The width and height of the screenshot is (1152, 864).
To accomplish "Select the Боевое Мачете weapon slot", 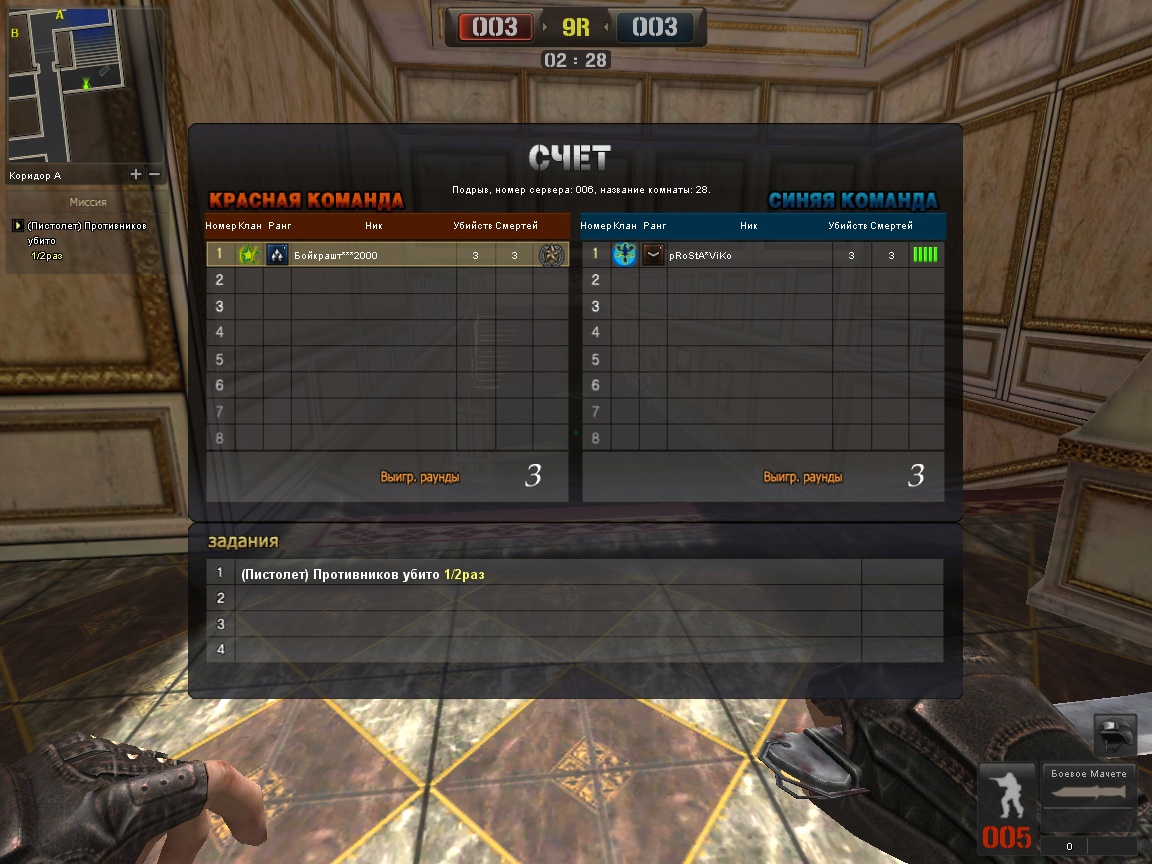I will pos(1089,792).
